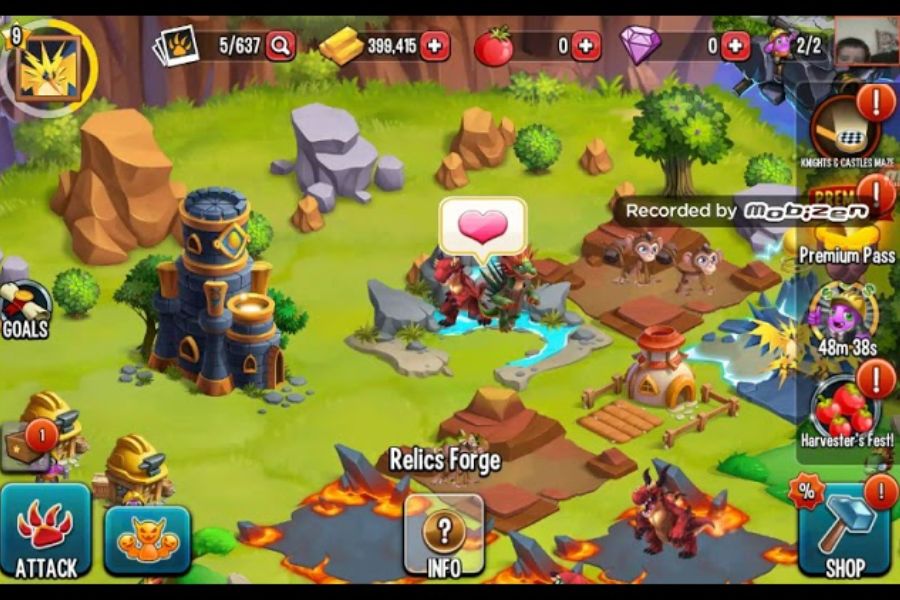The image size is (900, 600).
Task: Tap the builder workers 2/2 indicator
Action: [x=793, y=46]
